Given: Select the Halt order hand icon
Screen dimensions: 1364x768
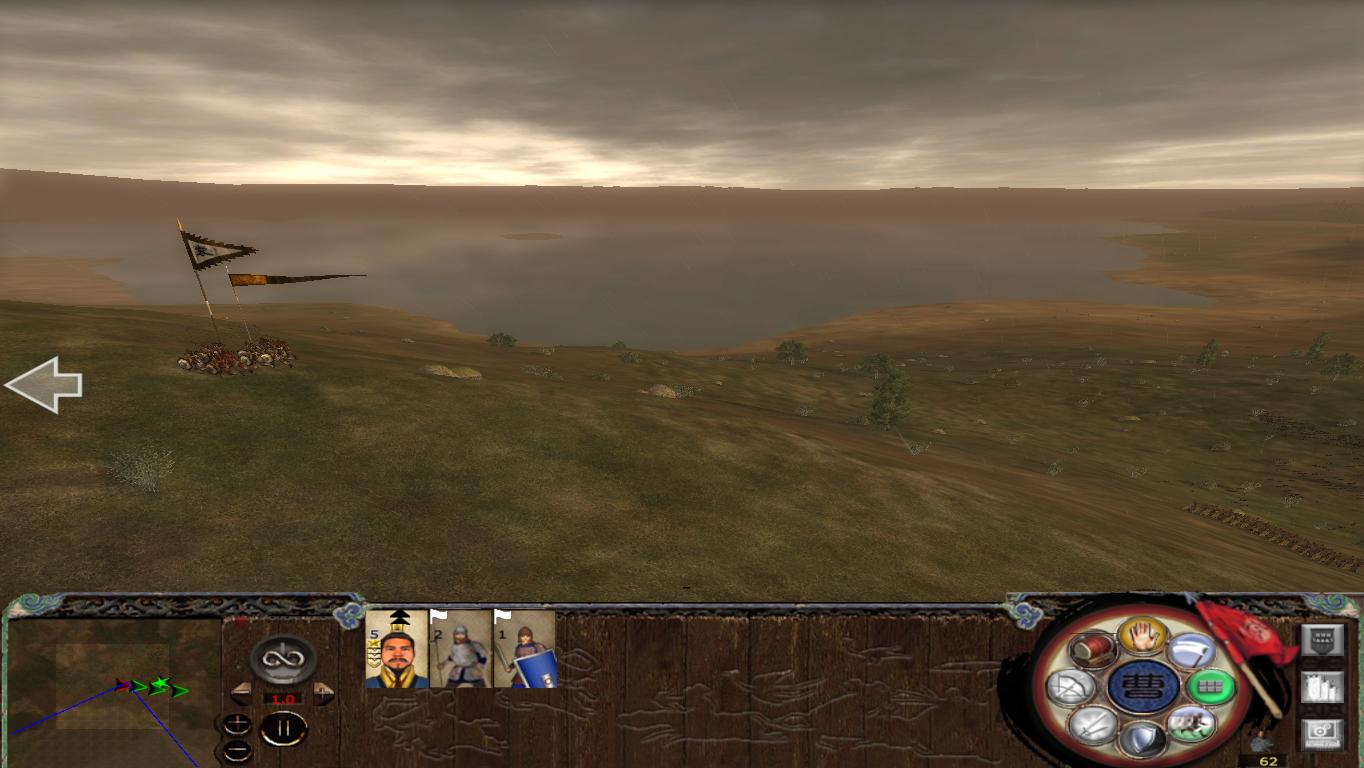Looking at the screenshot, I should point(1145,635).
